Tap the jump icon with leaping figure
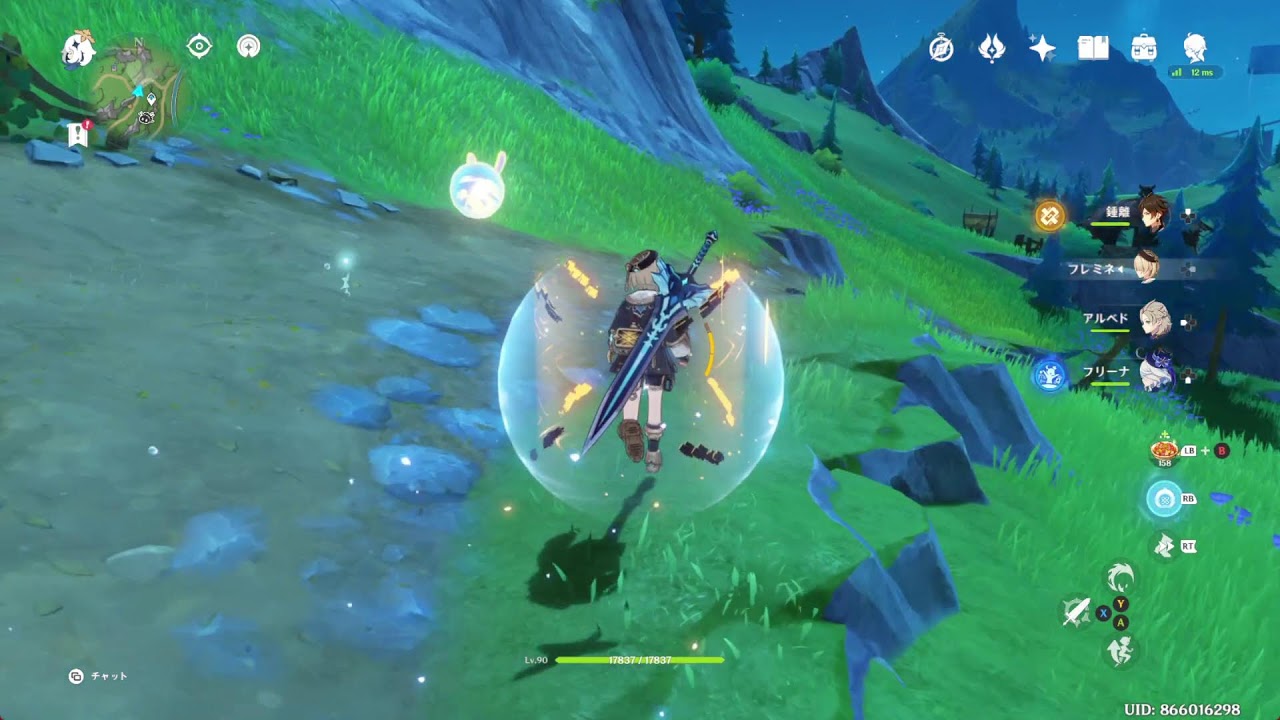Screen dimensions: 1280x720 tap(1121, 651)
